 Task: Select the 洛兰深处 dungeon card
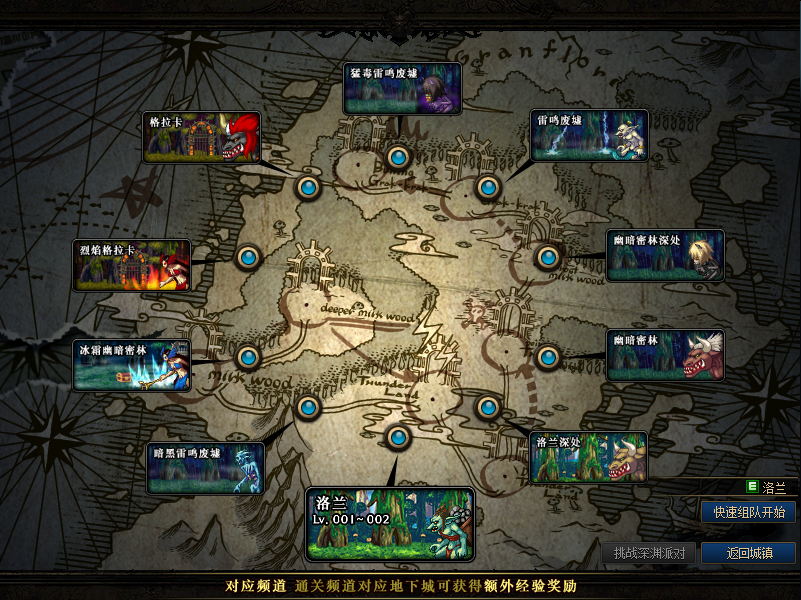pyautogui.click(x=589, y=458)
